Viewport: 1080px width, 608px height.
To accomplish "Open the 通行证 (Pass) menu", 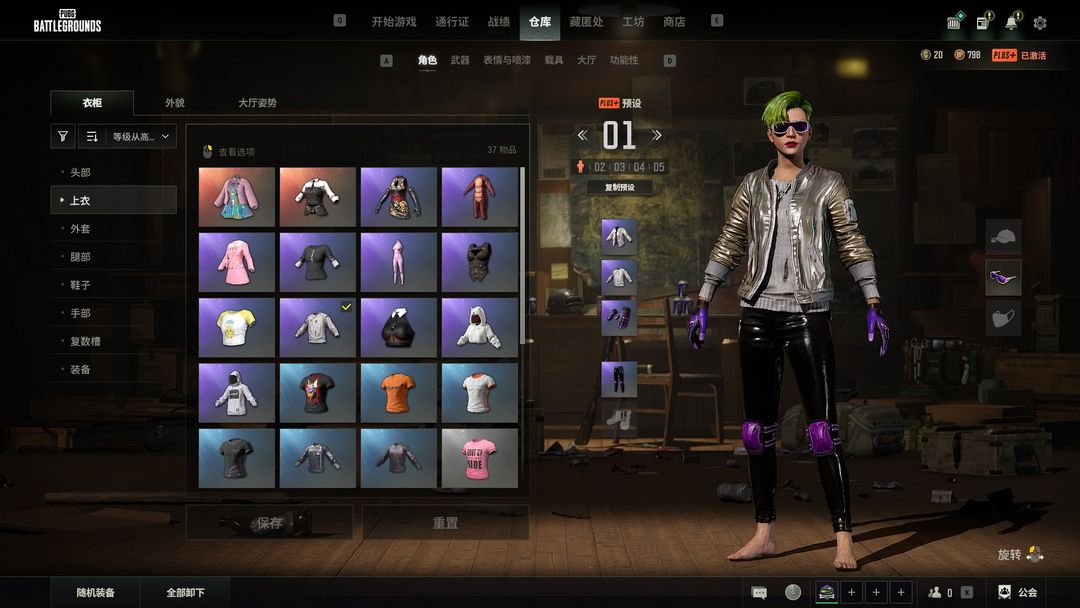I will (452, 21).
